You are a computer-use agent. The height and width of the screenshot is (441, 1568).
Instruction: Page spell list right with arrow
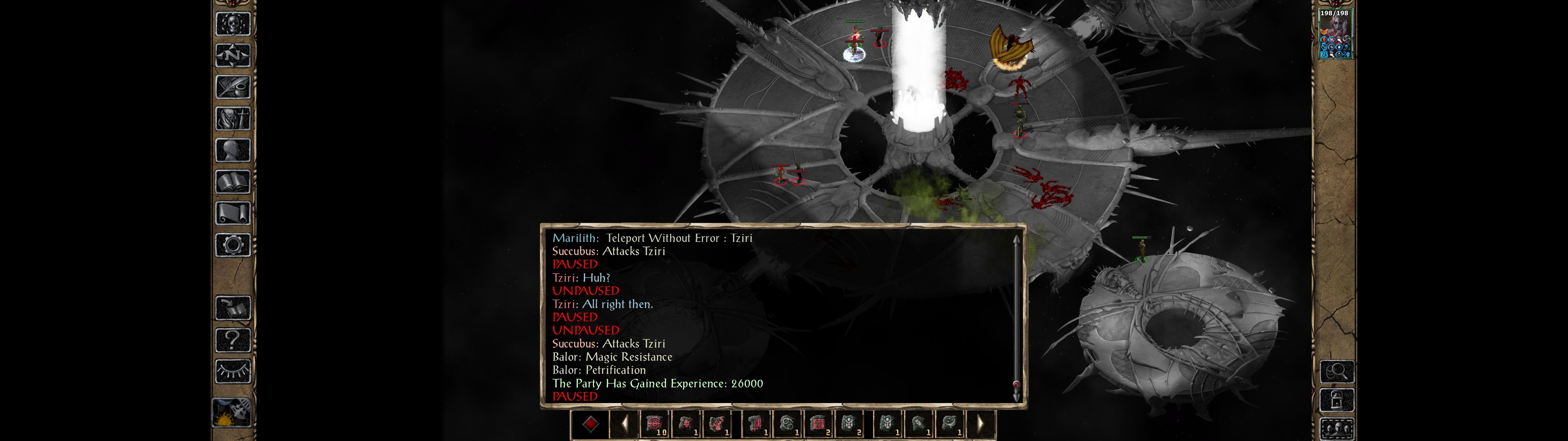[x=980, y=424]
